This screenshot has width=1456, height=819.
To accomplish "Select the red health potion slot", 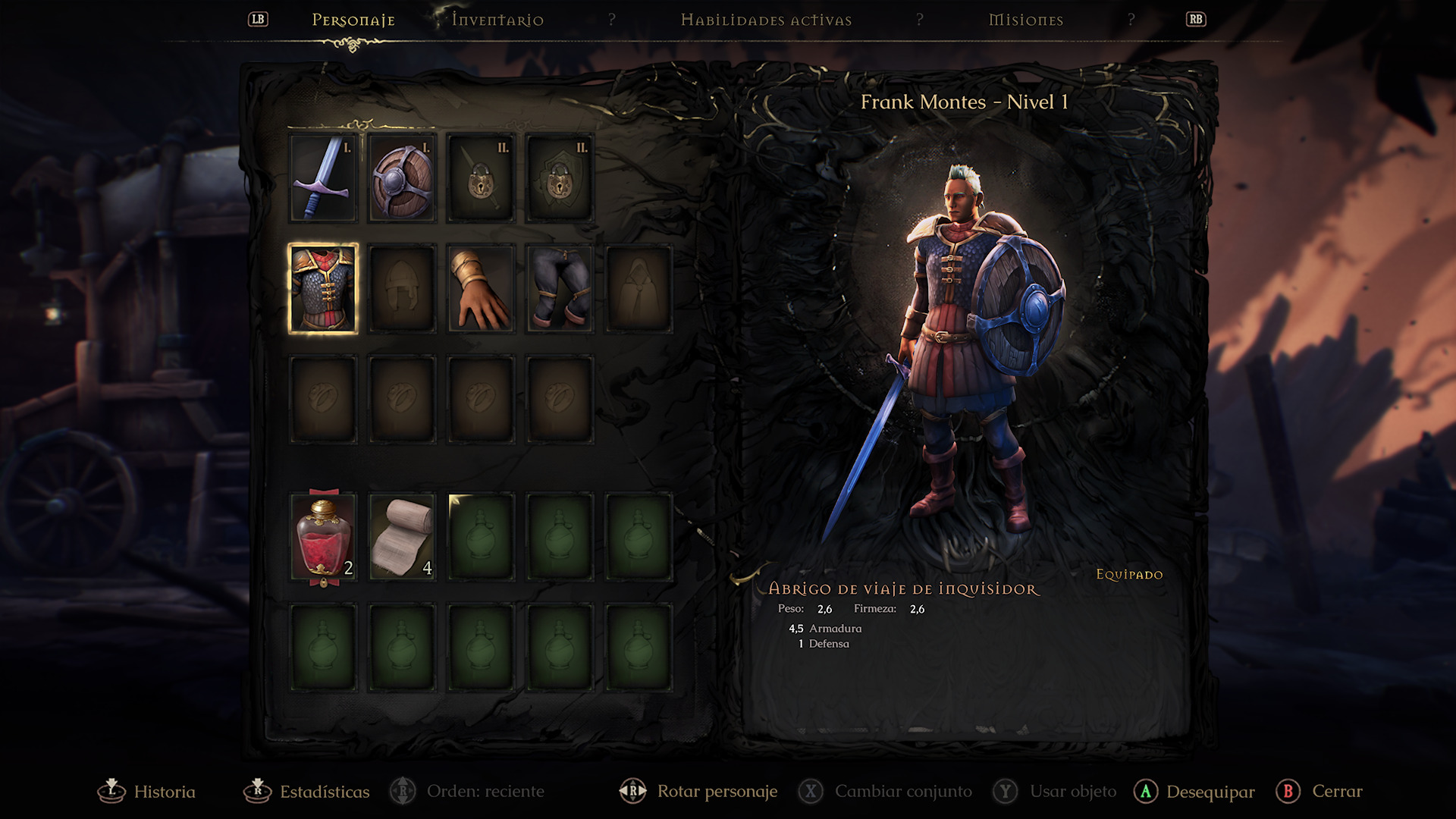I will coord(323,538).
